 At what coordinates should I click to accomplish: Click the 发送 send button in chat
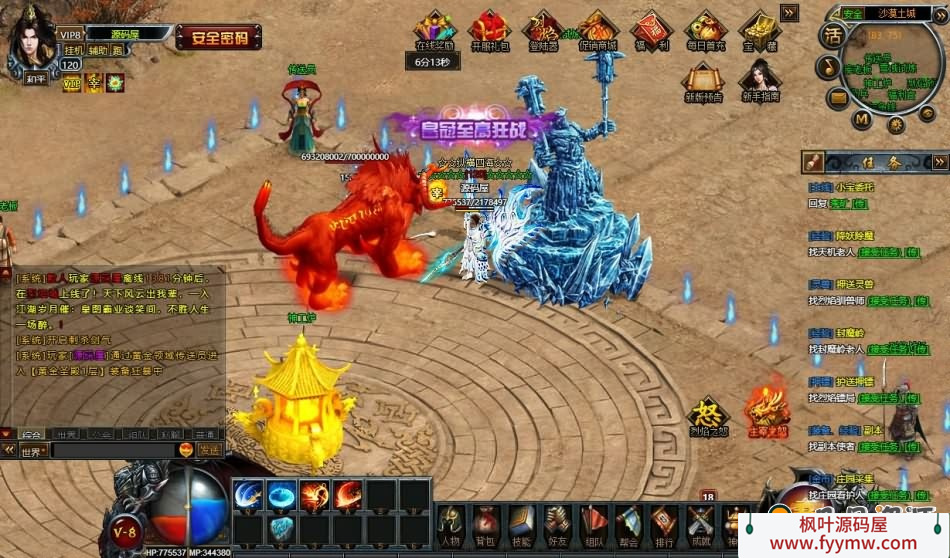(209, 451)
